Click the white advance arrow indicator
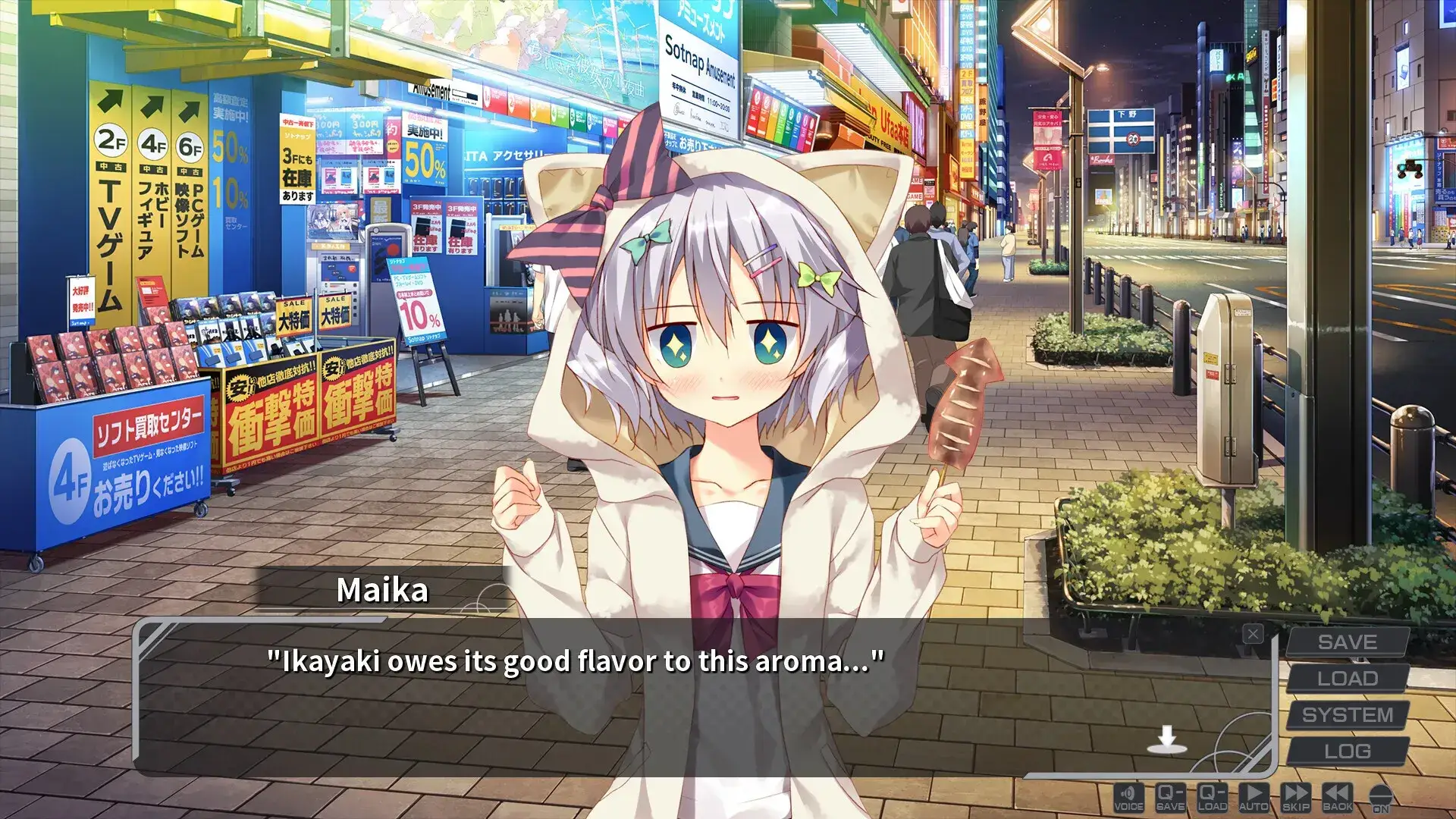Screen dimensions: 1456x819 [1166, 737]
